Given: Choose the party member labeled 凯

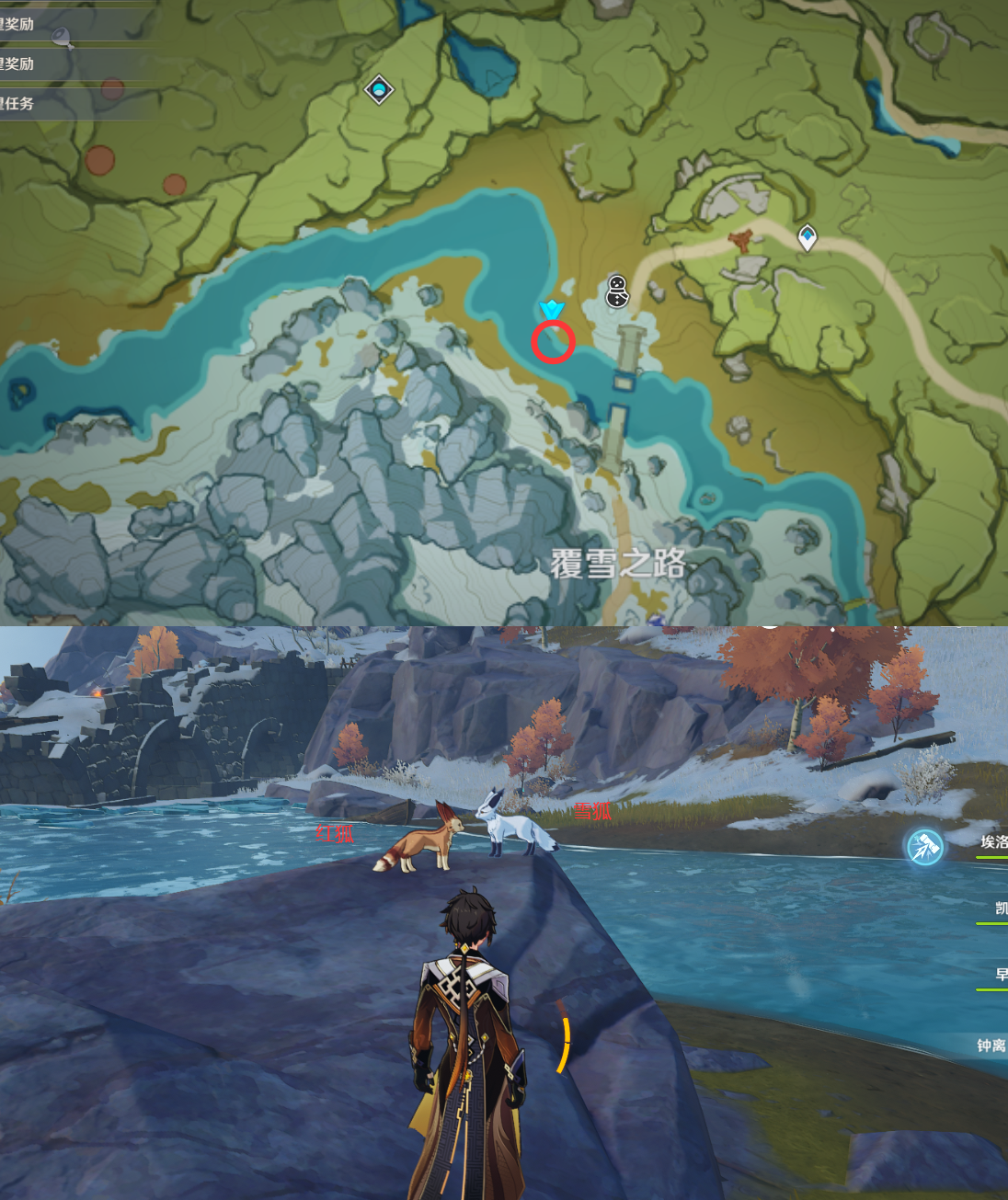Looking at the screenshot, I should click(x=1000, y=909).
